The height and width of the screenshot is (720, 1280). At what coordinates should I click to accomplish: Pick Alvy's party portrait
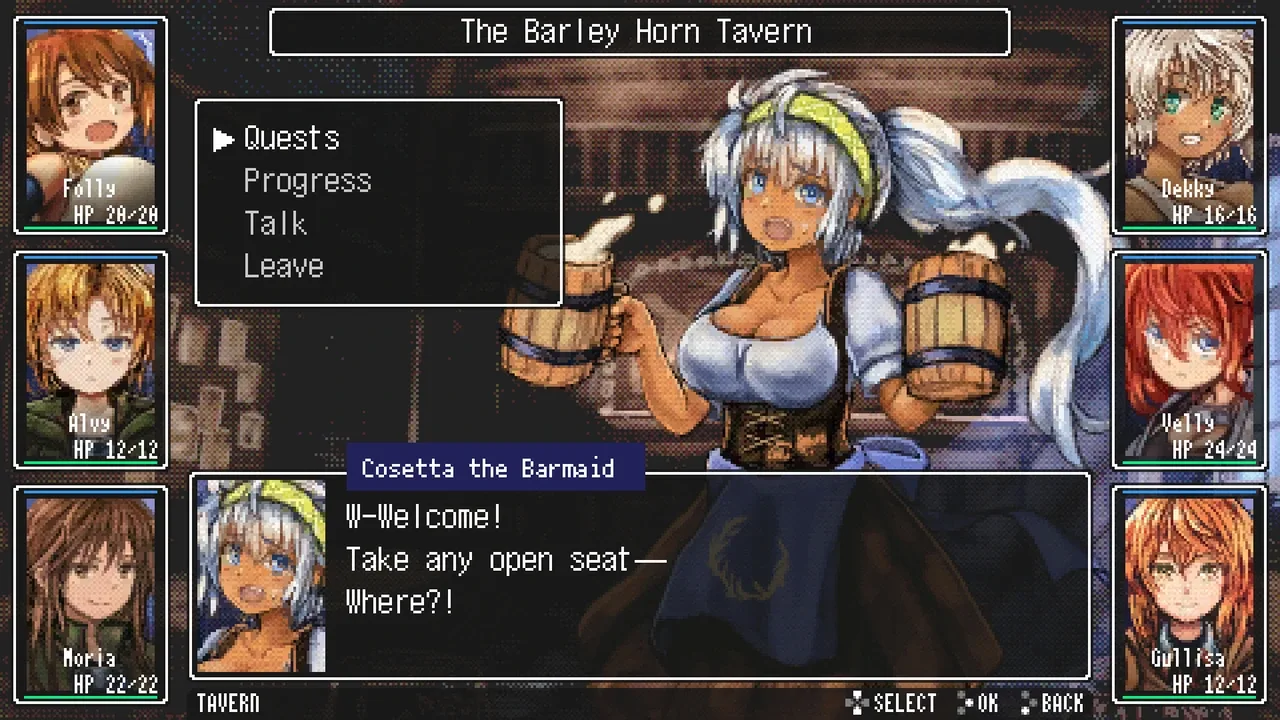click(x=91, y=360)
